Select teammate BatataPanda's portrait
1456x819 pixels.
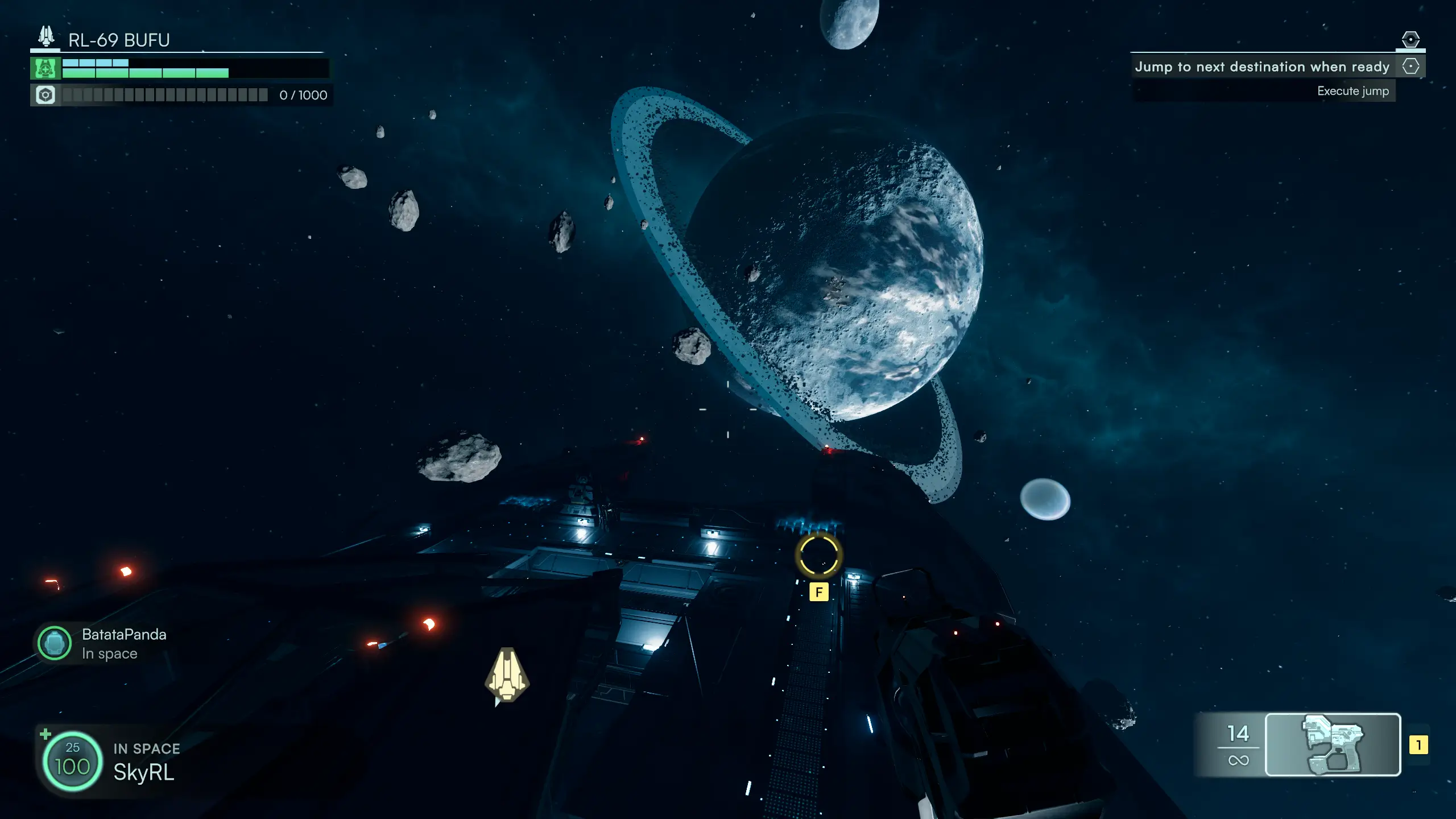click(54, 643)
